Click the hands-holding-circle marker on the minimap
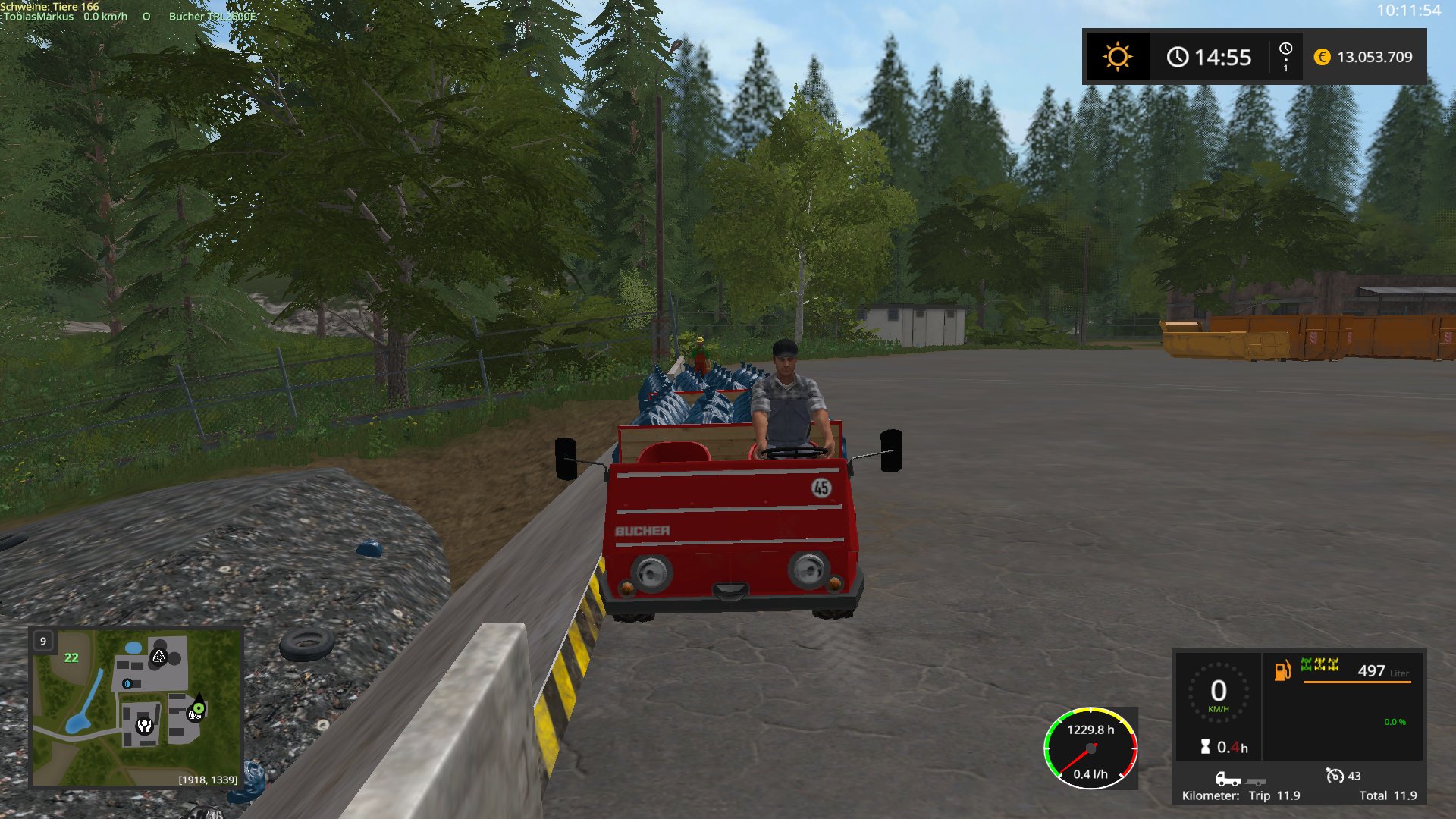 [x=144, y=726]
